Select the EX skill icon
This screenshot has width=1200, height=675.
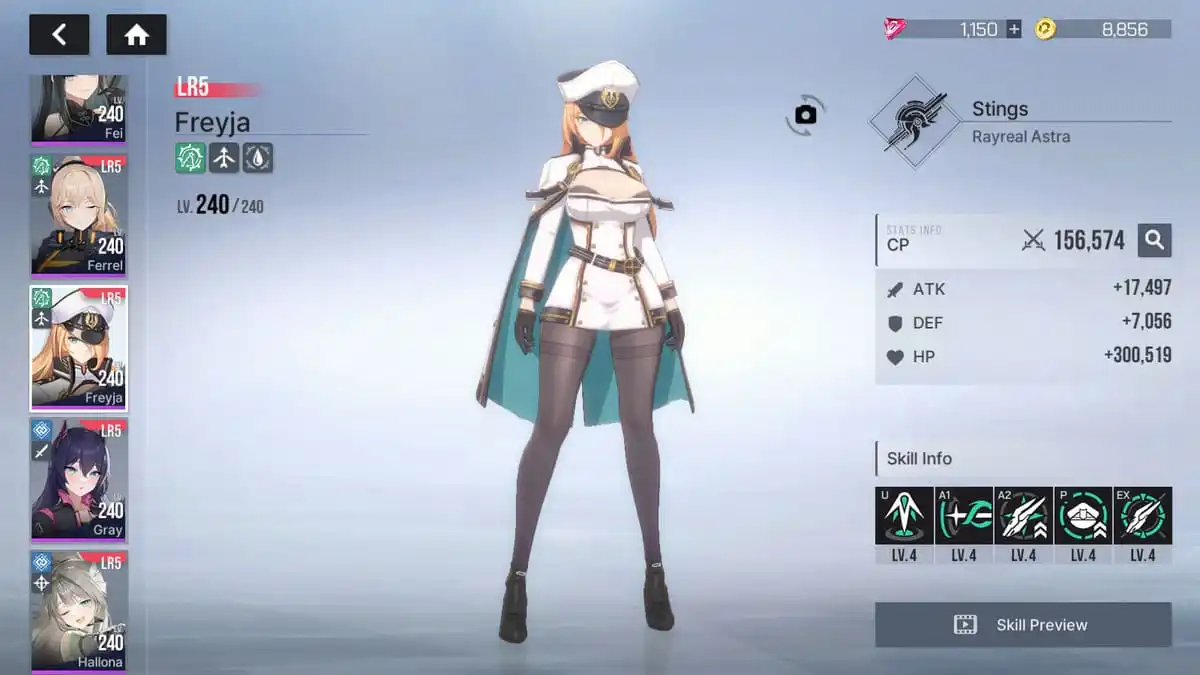click(1143, 516)
